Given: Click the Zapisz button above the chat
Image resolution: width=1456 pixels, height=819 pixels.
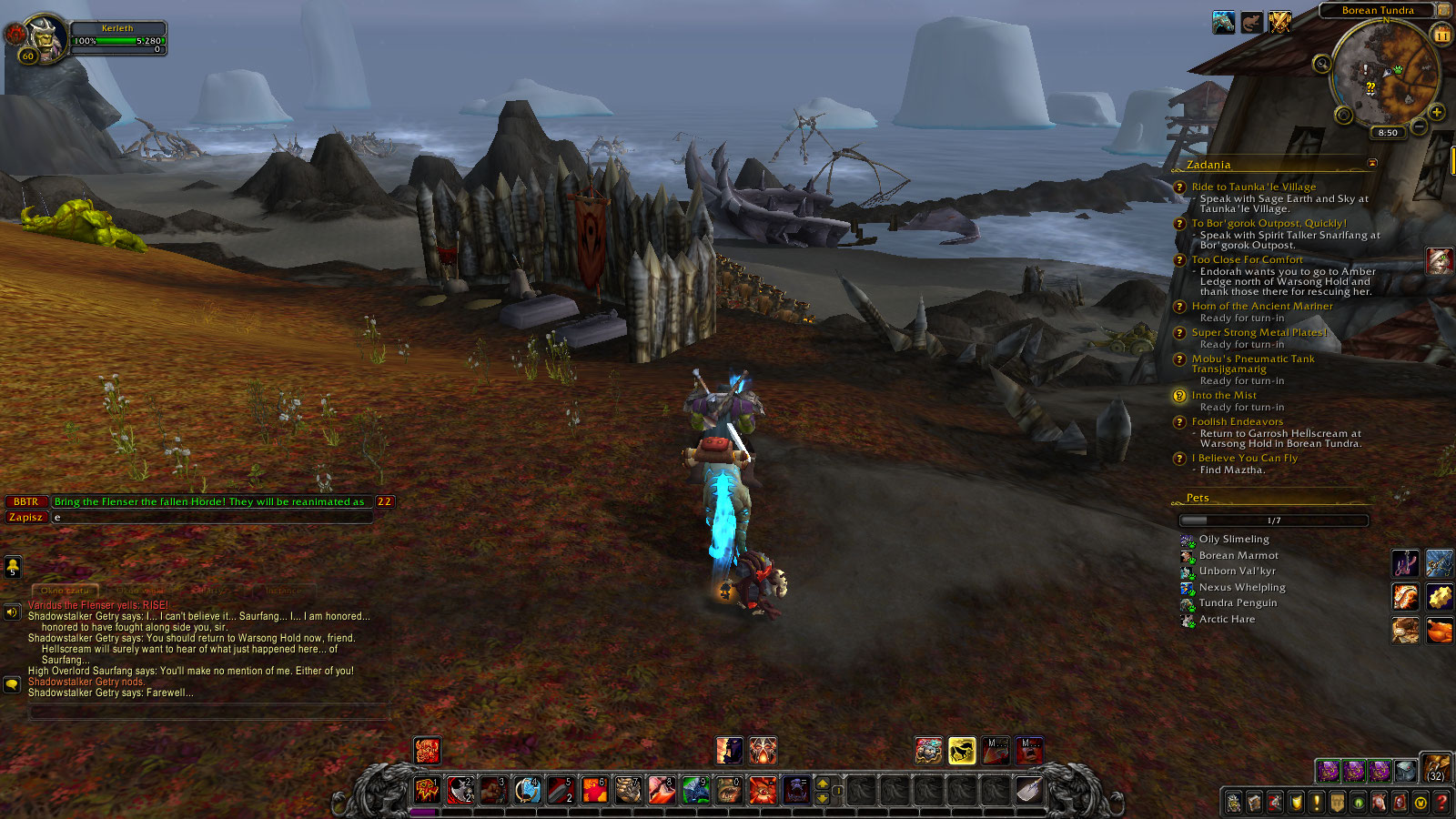Looking at the screenshot, I should click(26, 517).
